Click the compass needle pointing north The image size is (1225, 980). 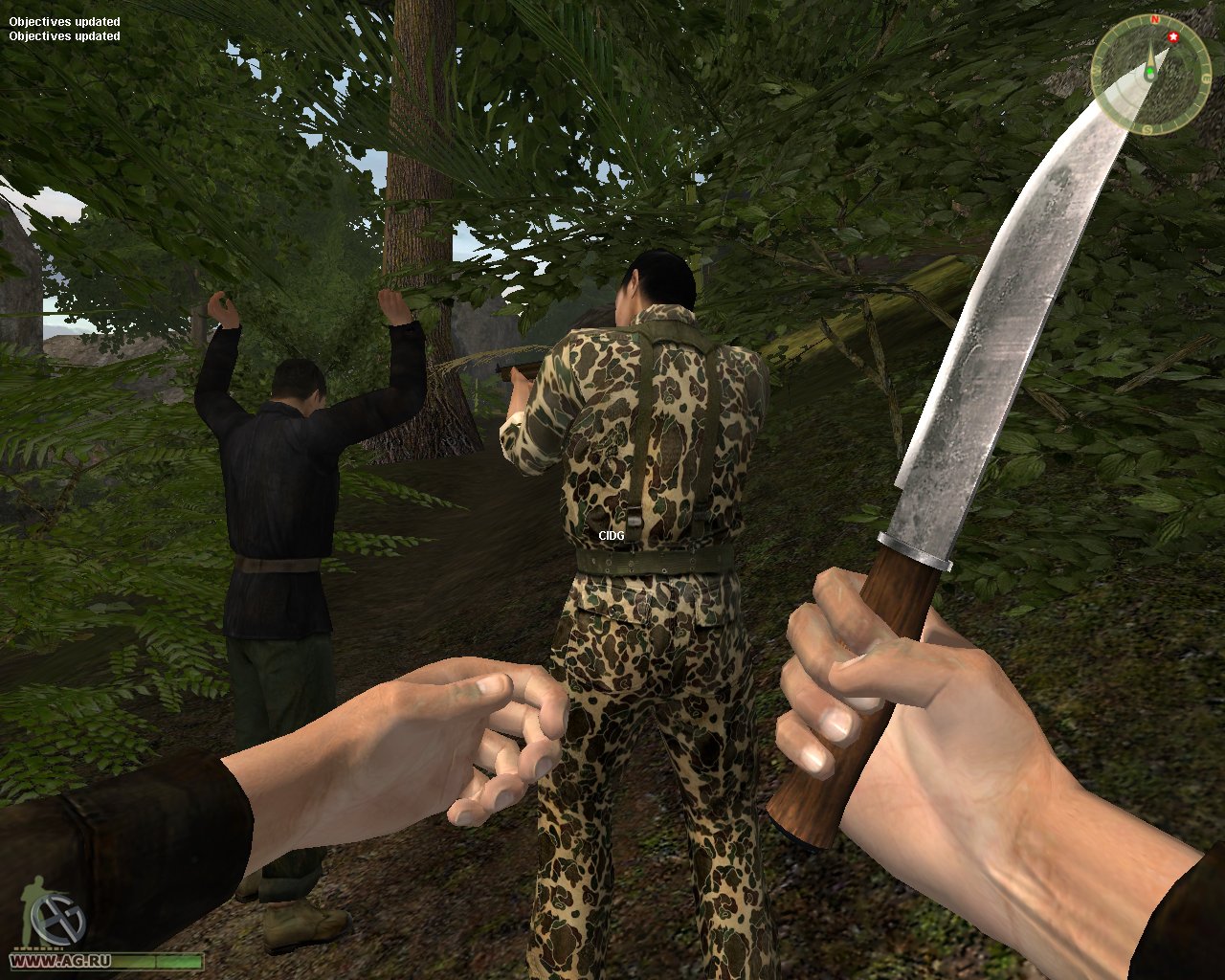click(1151, 56)
